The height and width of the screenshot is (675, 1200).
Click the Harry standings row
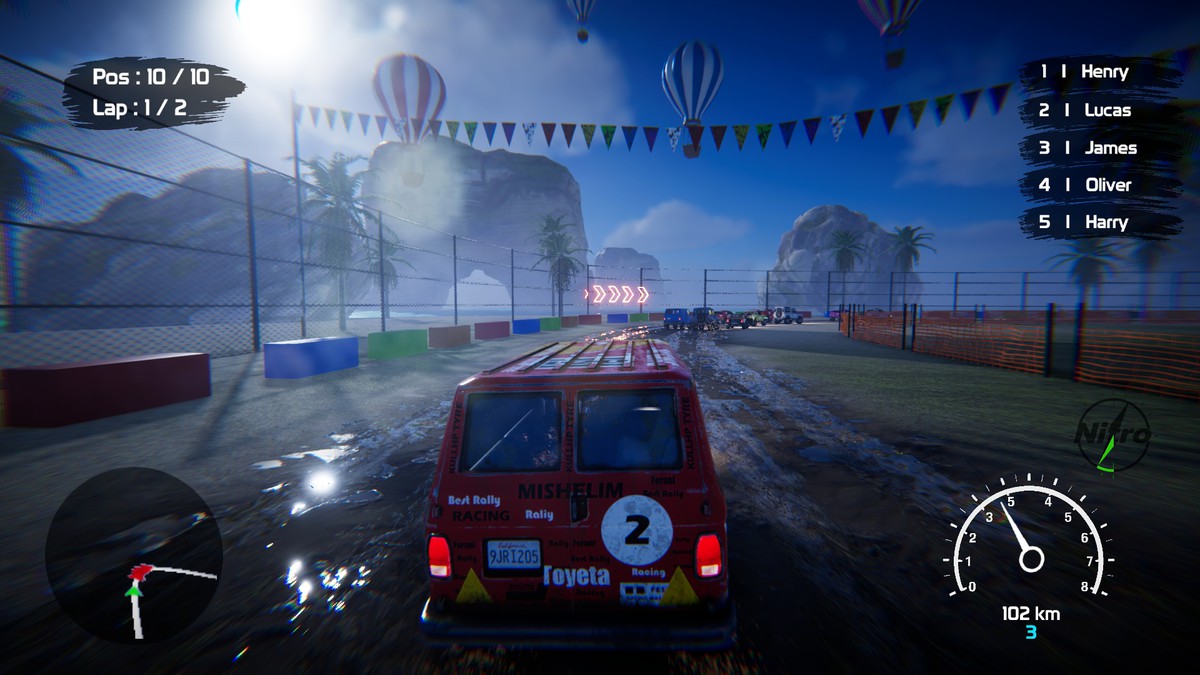(x=1084, y=222)
